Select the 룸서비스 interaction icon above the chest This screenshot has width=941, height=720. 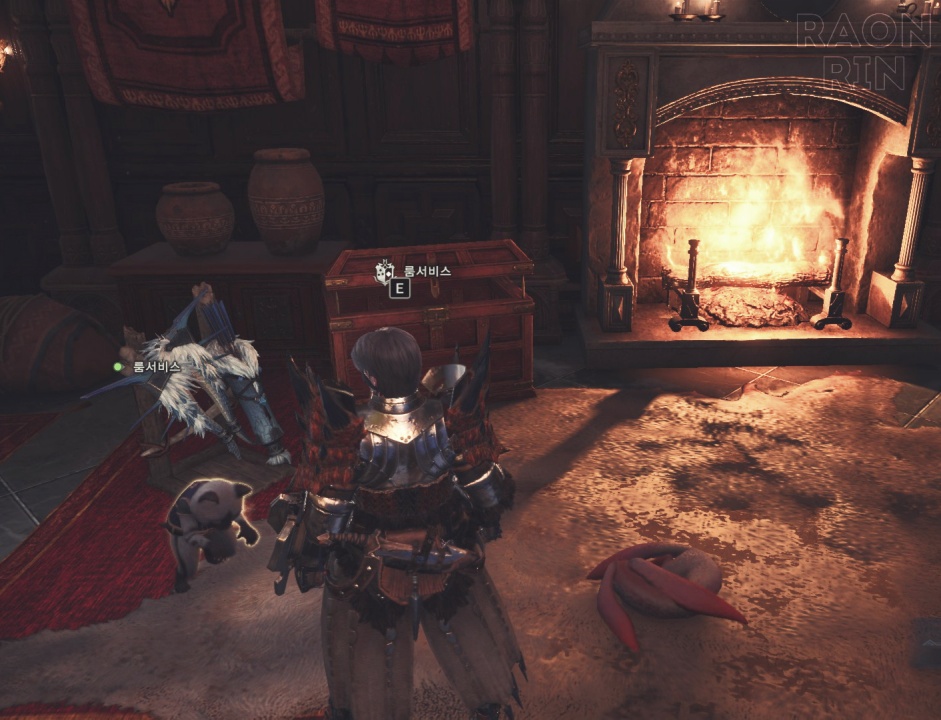384,271
